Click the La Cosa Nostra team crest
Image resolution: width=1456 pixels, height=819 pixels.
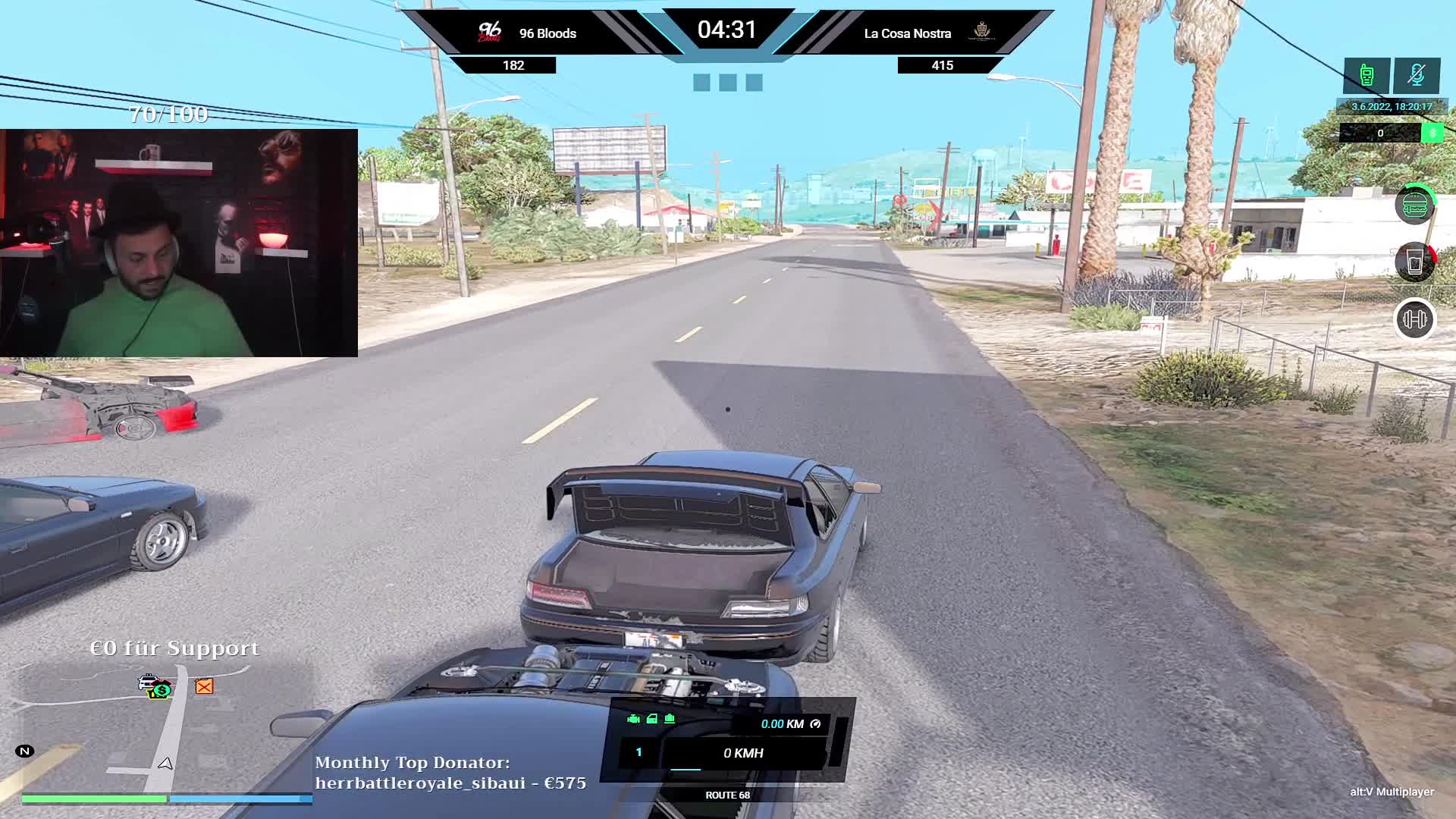(x=981, y=32)
